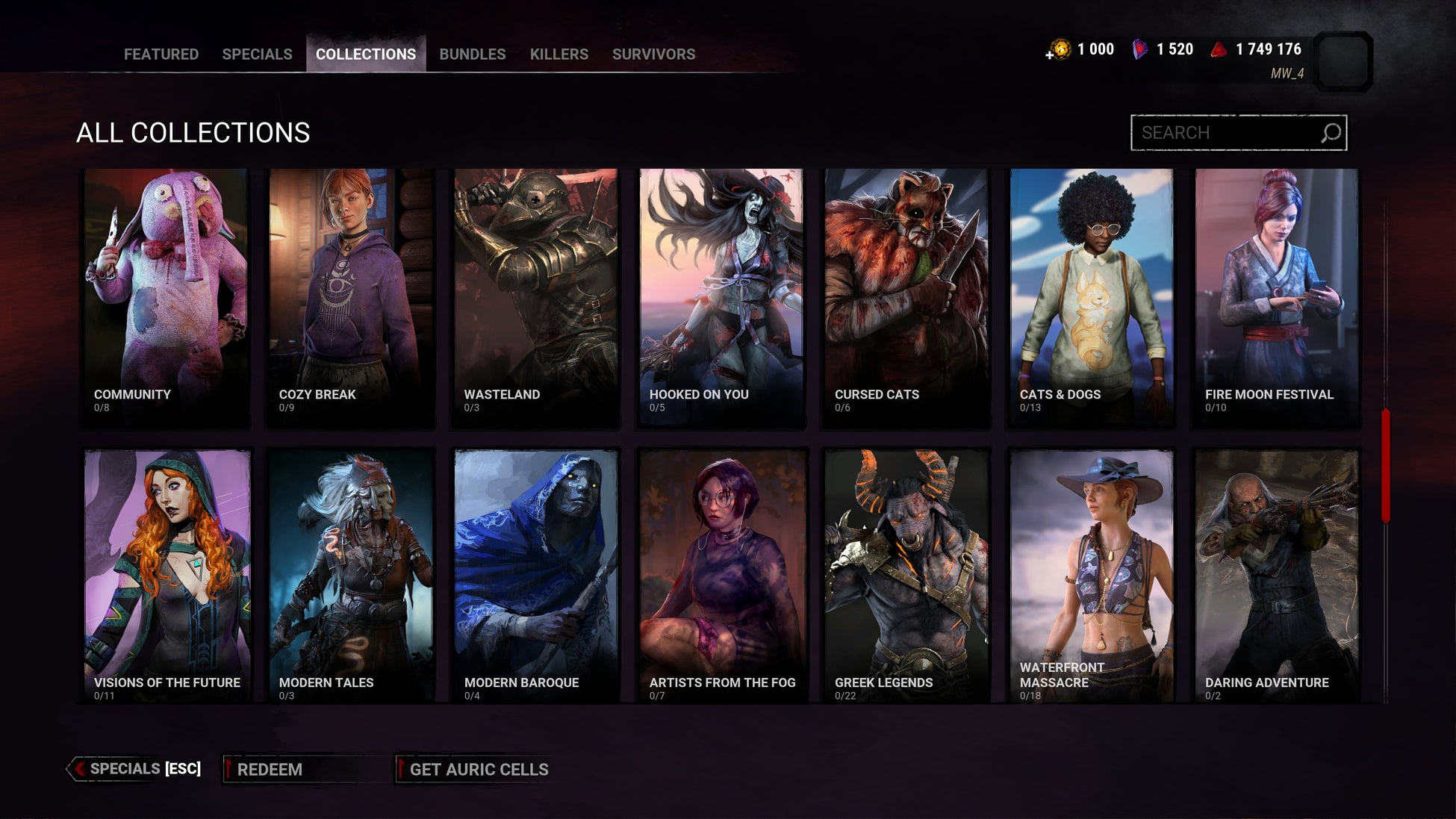Image resolution: width=1456 pixels, height=819 pixels.
Task: Show the Survivors tab
Action: click(x=653, y=54)
